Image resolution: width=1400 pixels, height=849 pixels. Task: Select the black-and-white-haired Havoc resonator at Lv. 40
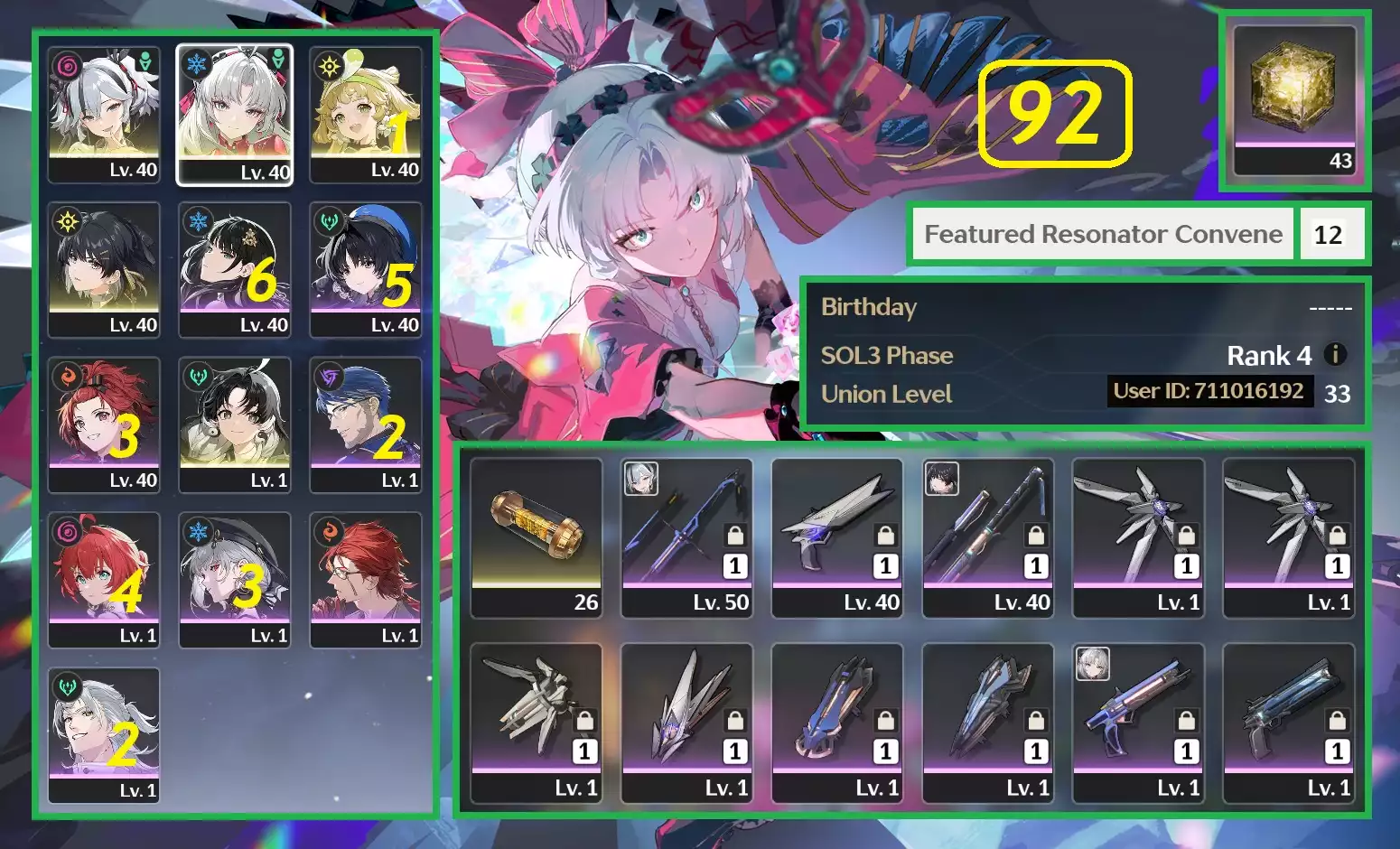[104, 115]
